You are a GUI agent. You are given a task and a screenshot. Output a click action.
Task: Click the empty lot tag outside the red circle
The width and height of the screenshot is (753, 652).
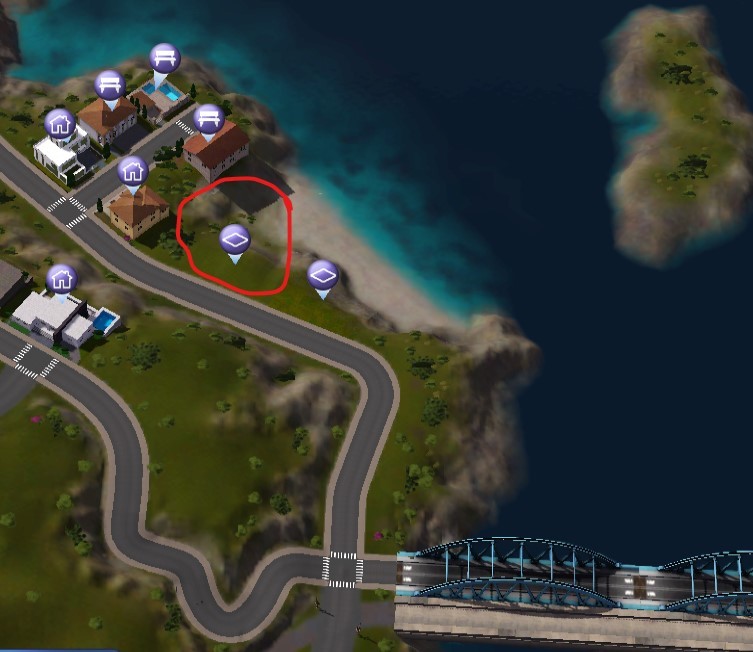[x=322, y=275]
